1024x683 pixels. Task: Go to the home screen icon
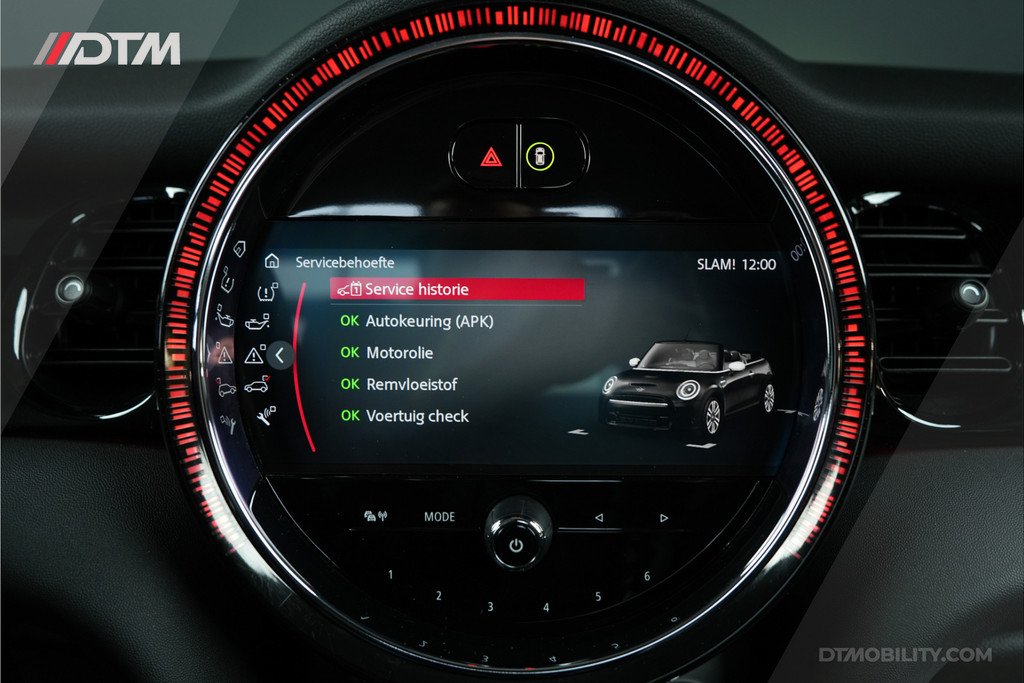272,261
